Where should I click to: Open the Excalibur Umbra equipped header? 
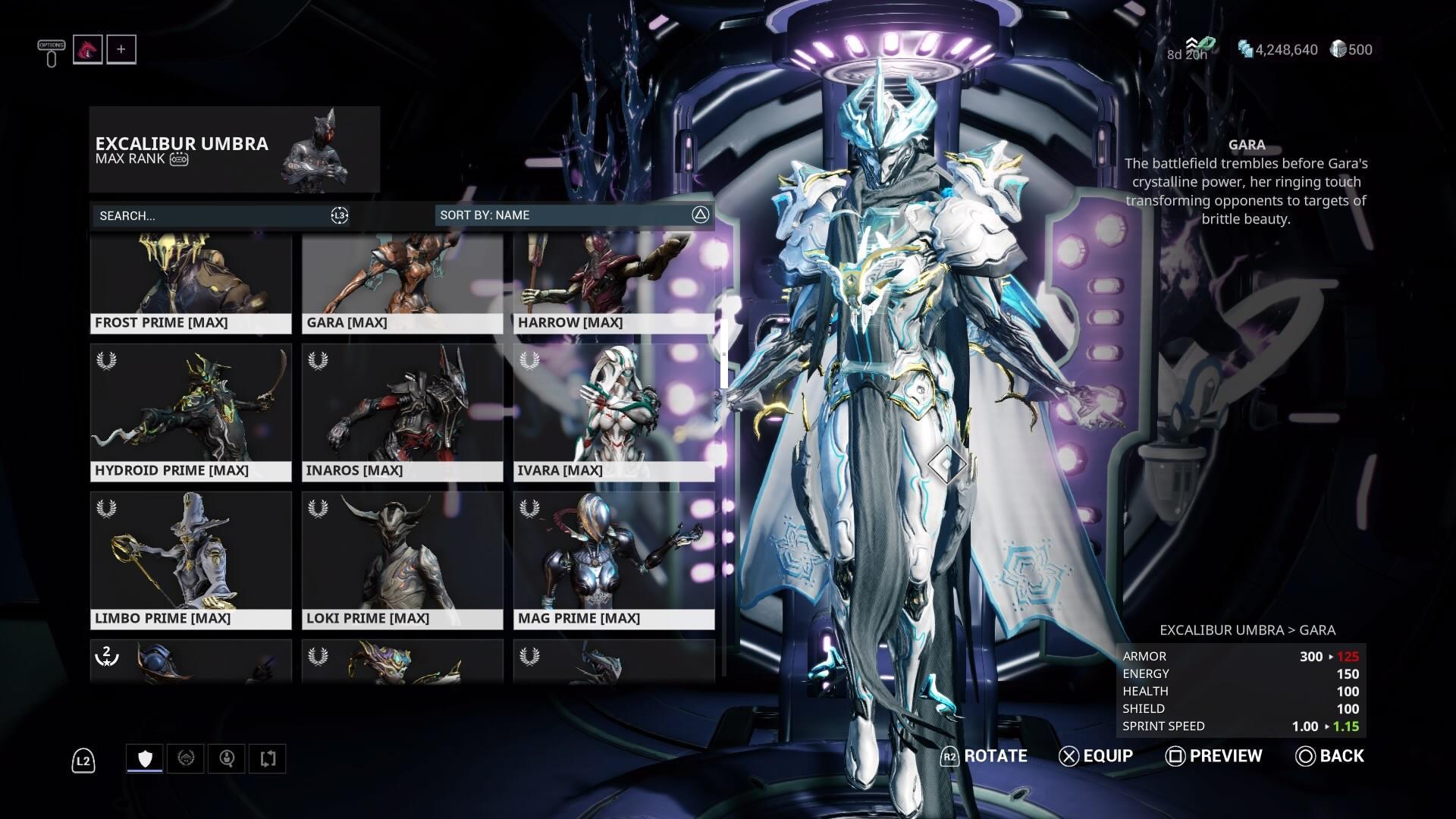234,149
